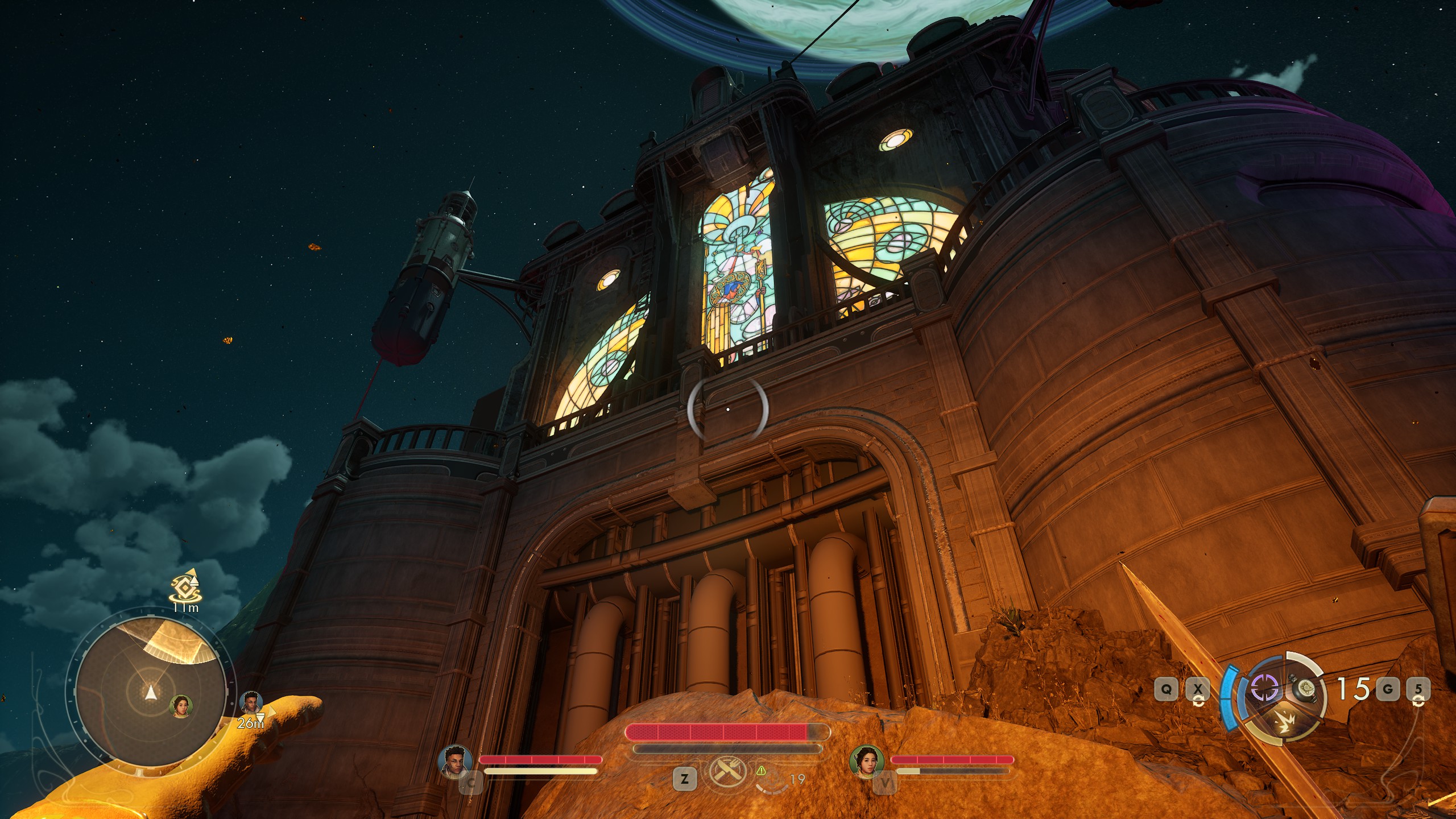This screenshot has height=819, width=1456.
Task: Click the grenade count showing 5
Action: [1417, 689]
